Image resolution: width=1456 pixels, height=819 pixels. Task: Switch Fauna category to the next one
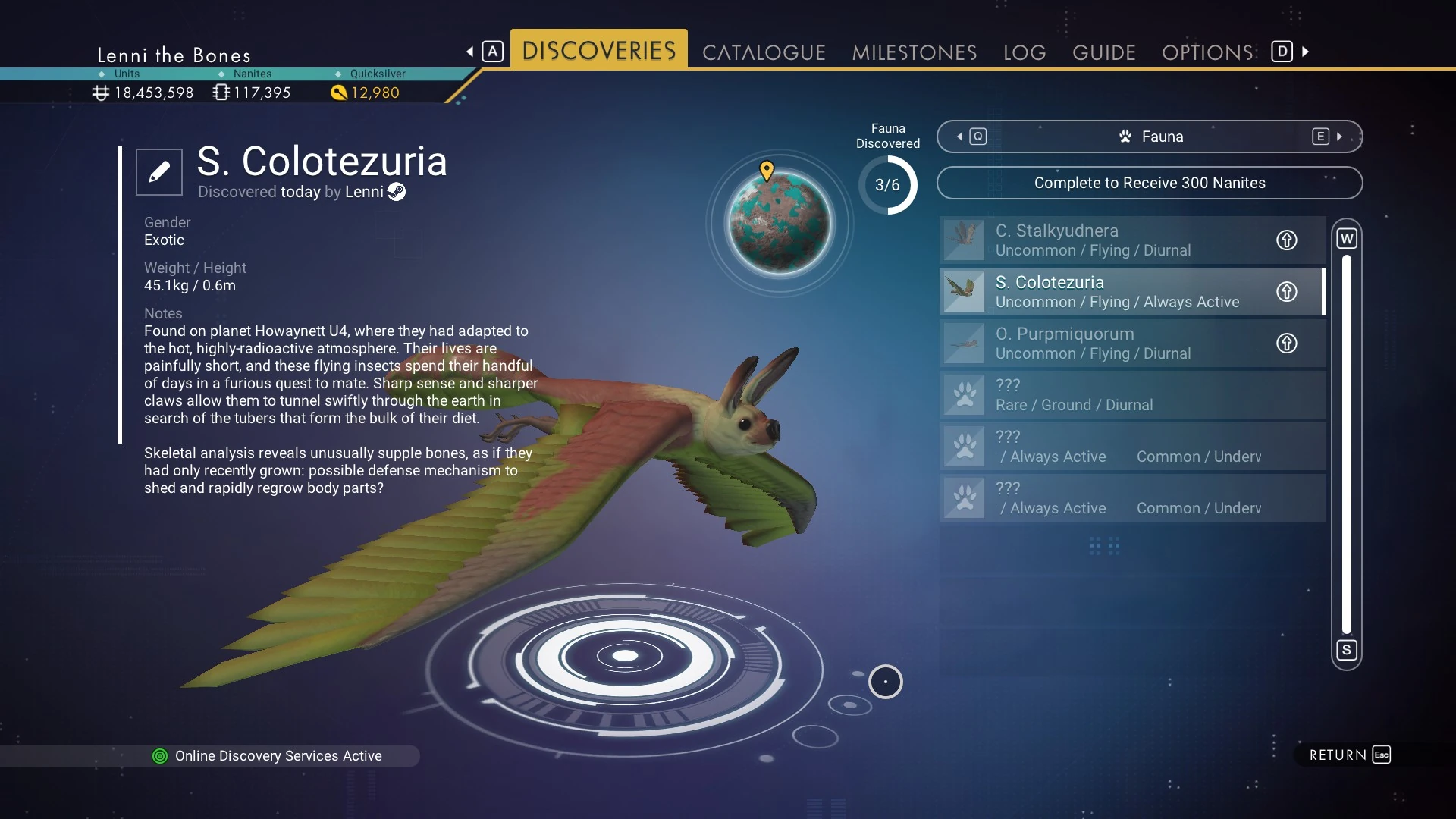click(1327, 136)
